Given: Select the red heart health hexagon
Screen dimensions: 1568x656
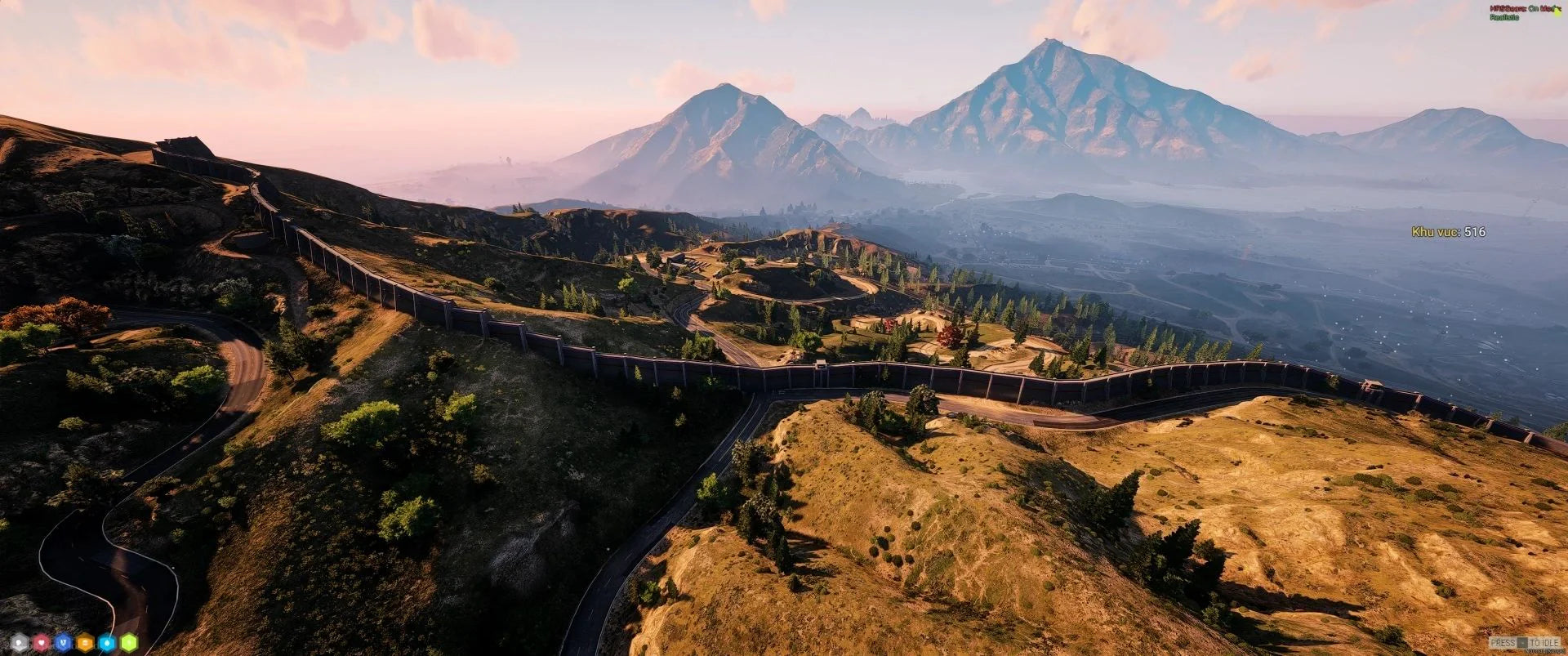Looking at the screenshot, I should click(41, 642).
